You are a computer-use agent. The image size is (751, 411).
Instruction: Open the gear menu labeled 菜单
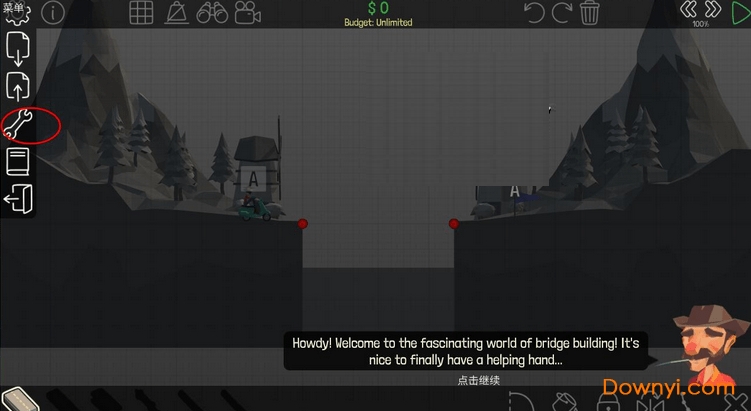click(16, 12)
